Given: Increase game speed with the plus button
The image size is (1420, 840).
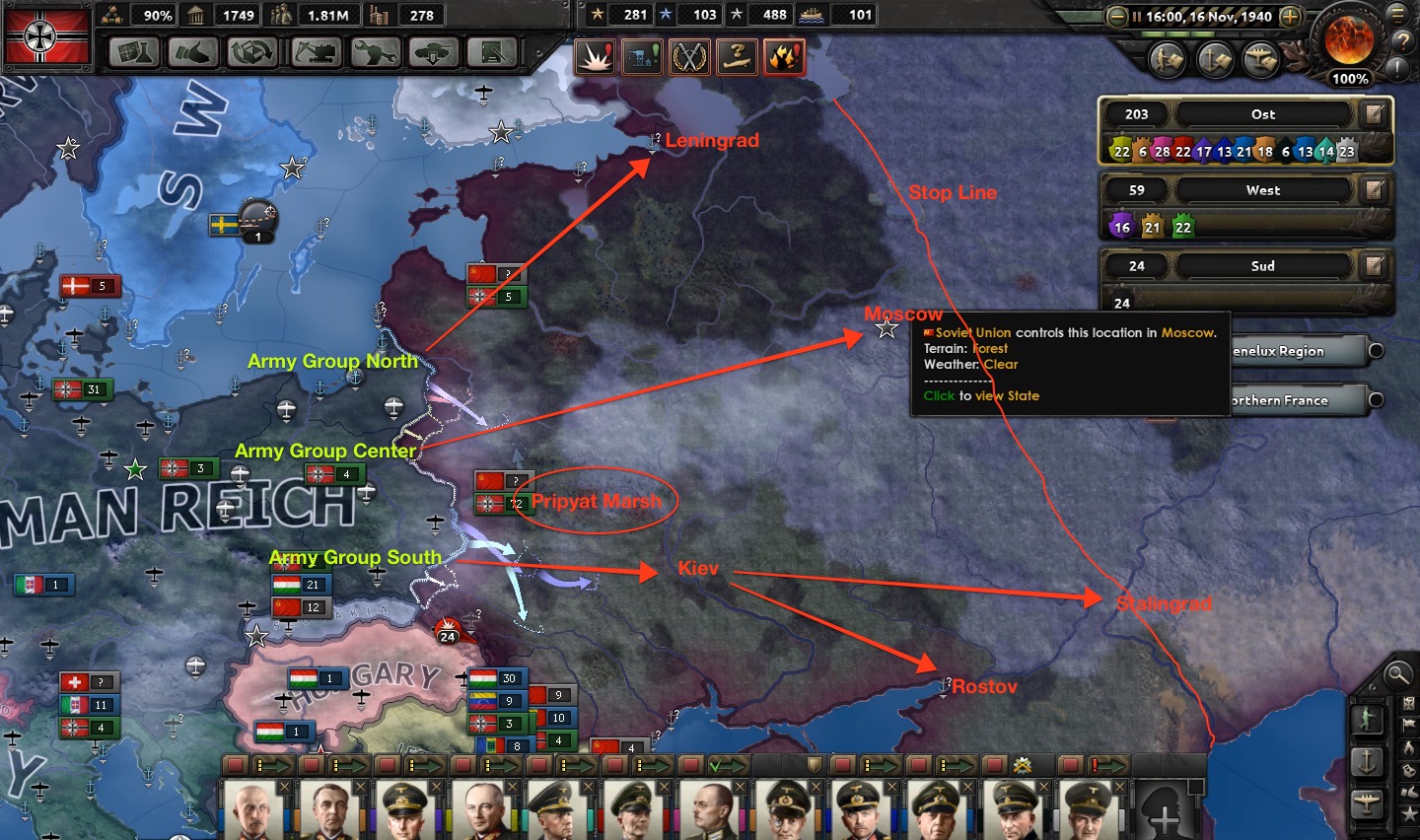Looking at the screenshot, I should tap(1289, 17).
